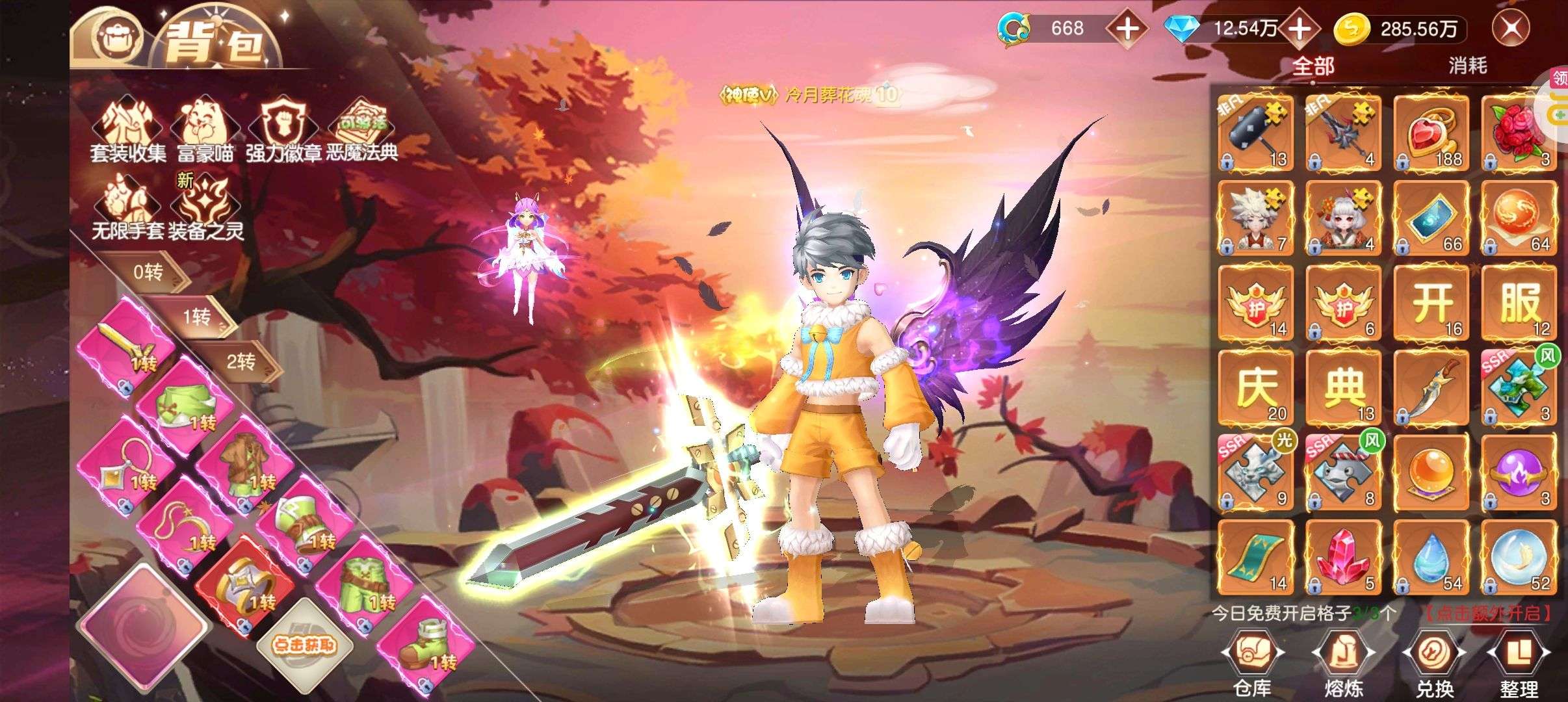Select the 全部 inventory tab
This screenshot has width=1568, height=702.
click(1313, 66)
